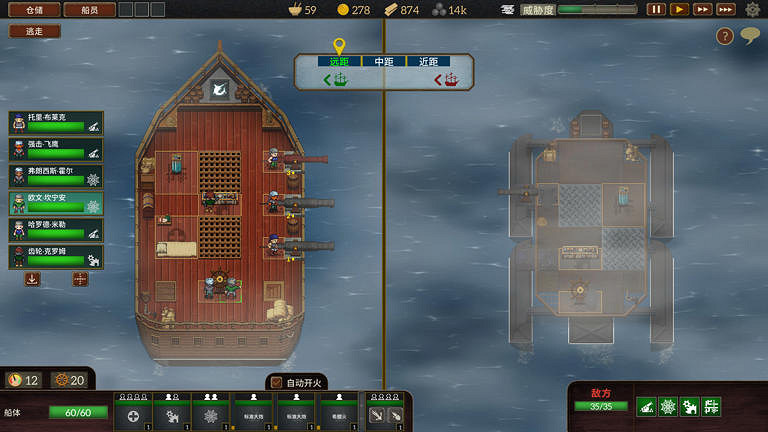Screen dimensions: 768x432
Task: Open the question mark help button
Action: tap(725, 36)
